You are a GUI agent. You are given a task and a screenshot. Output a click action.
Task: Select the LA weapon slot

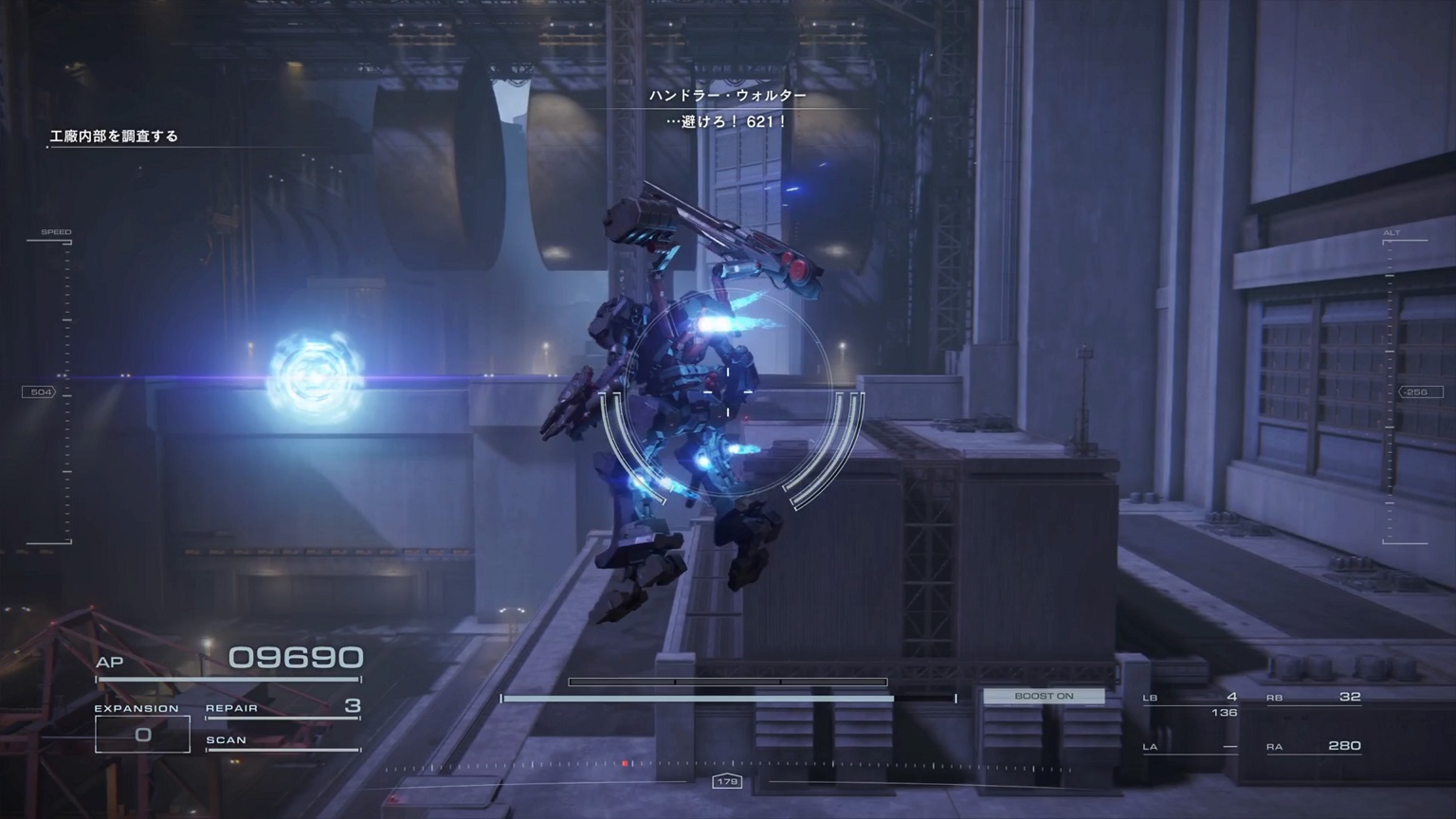(x=1191, y=747)
